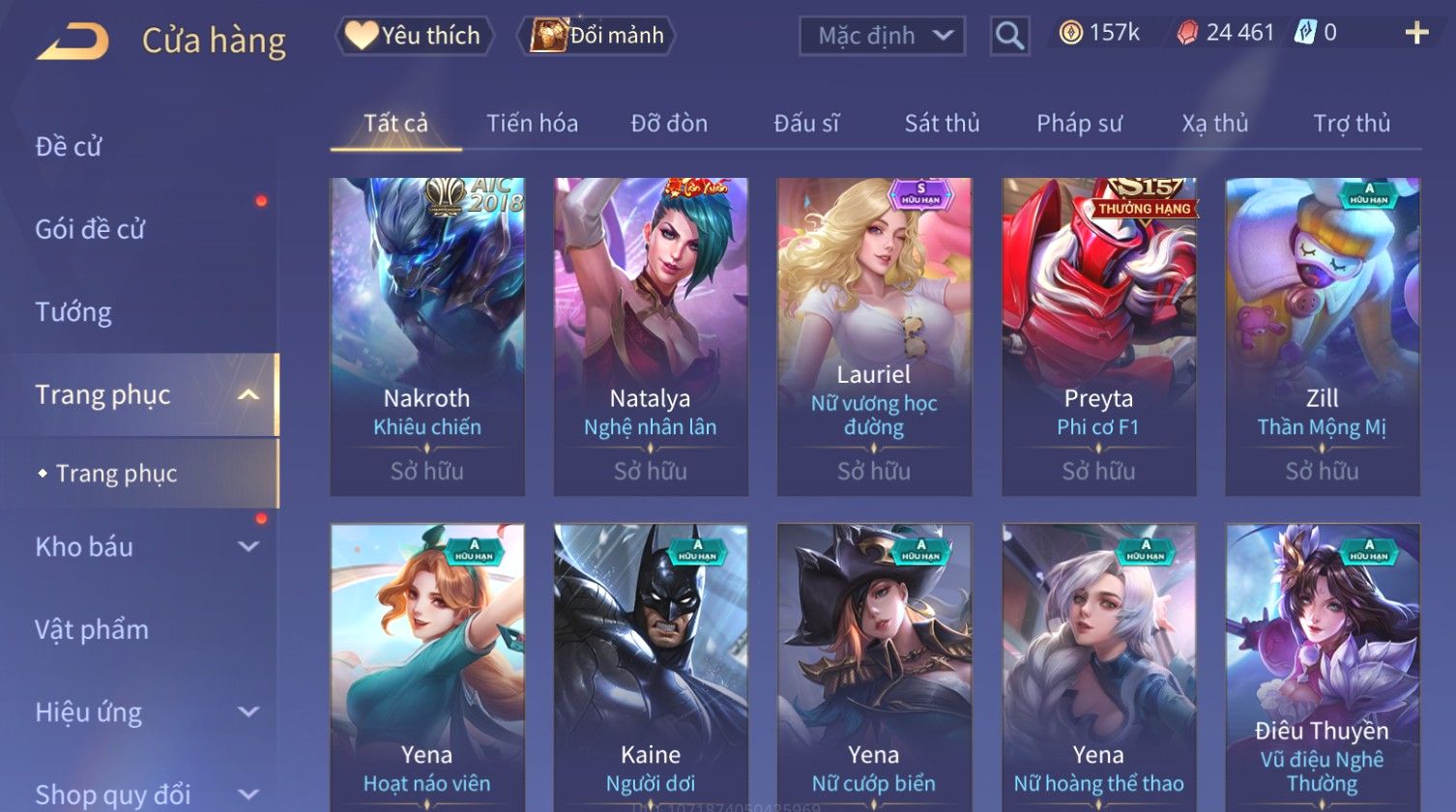Select the Đấu sĩ category tab
The width and height of the screenshot is (1456, 812).
(x=806, y=124)
